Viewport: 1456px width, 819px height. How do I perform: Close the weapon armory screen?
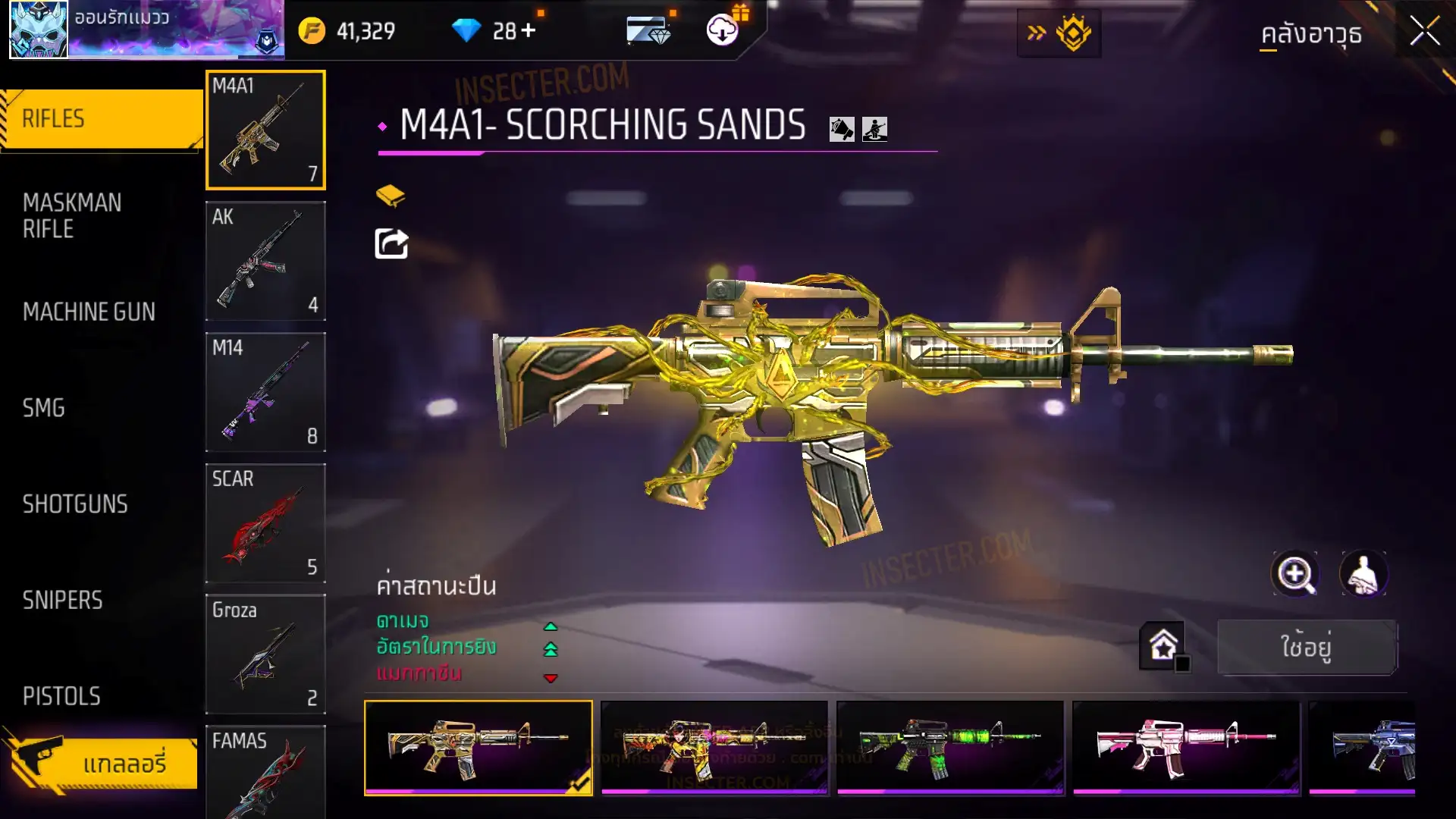pyautogui.click(x=1424, y=32)
